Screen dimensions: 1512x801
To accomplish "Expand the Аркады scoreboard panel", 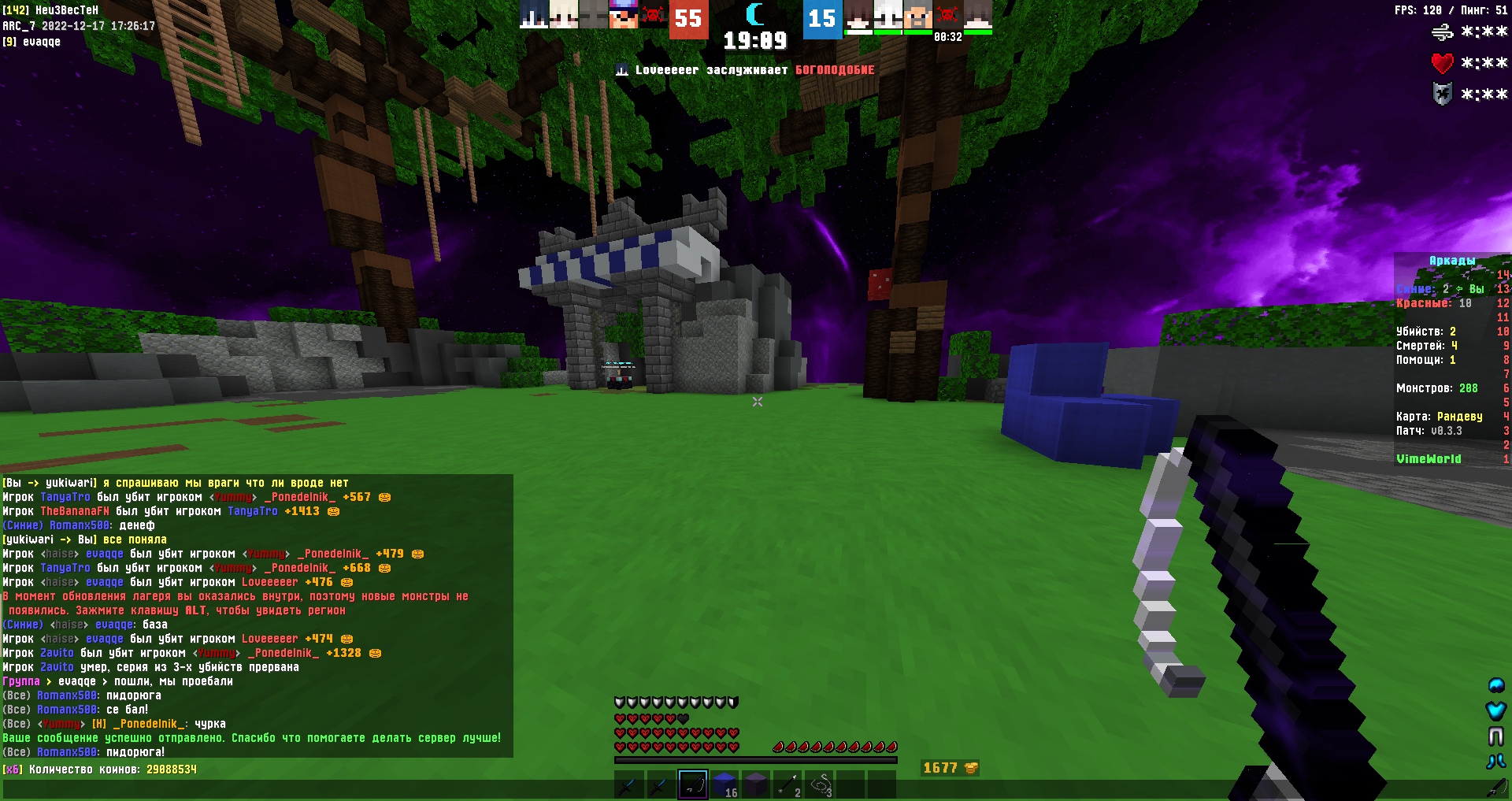I will (1451, 260).
